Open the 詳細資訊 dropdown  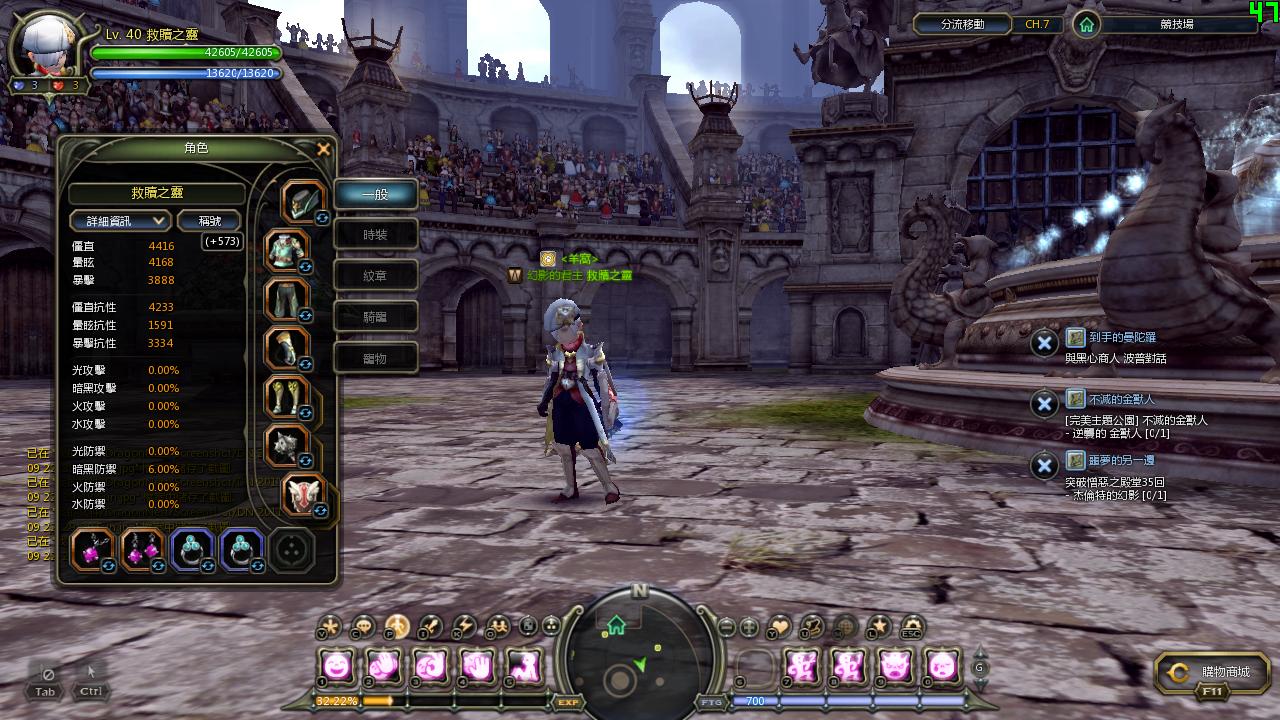(120, 221)
